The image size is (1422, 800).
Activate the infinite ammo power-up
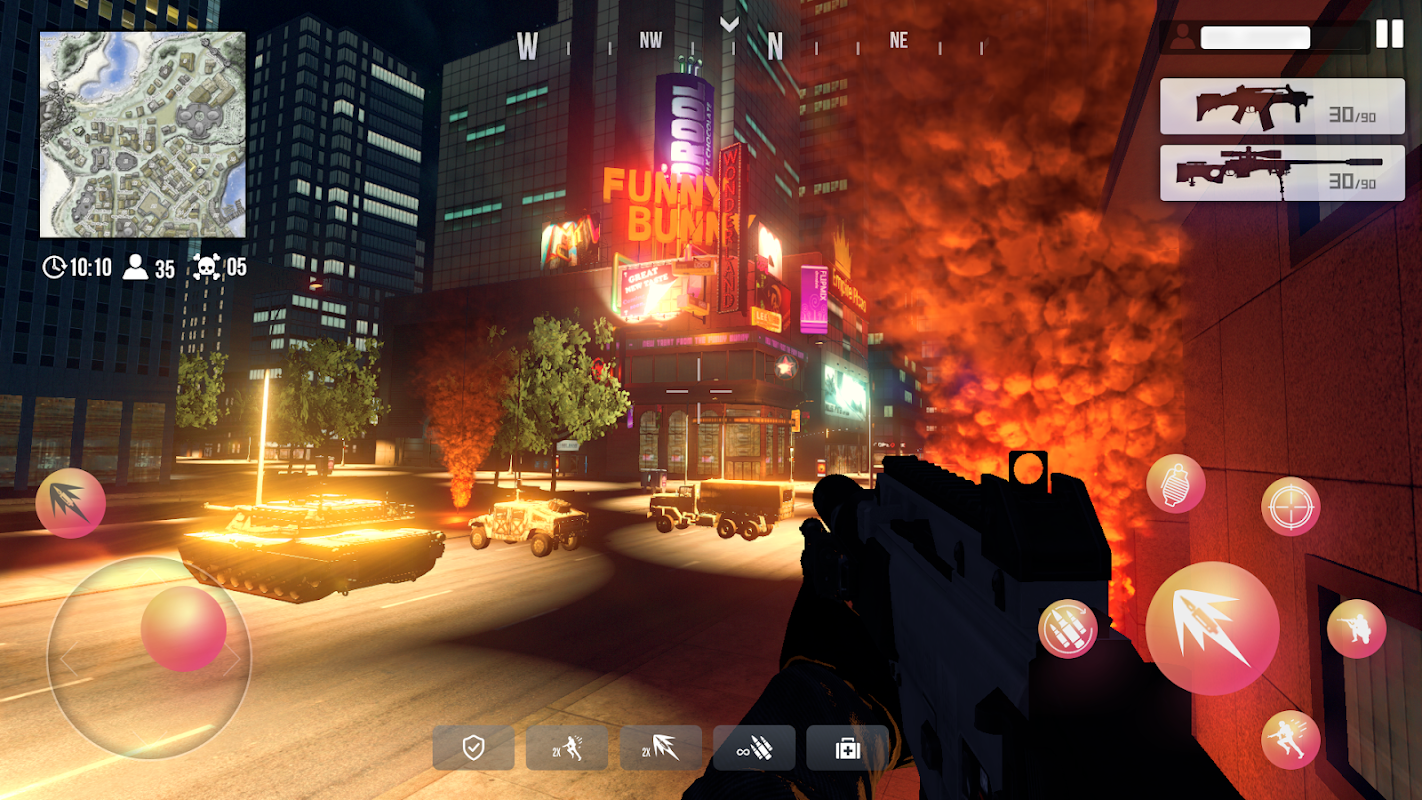click(754, 748)
